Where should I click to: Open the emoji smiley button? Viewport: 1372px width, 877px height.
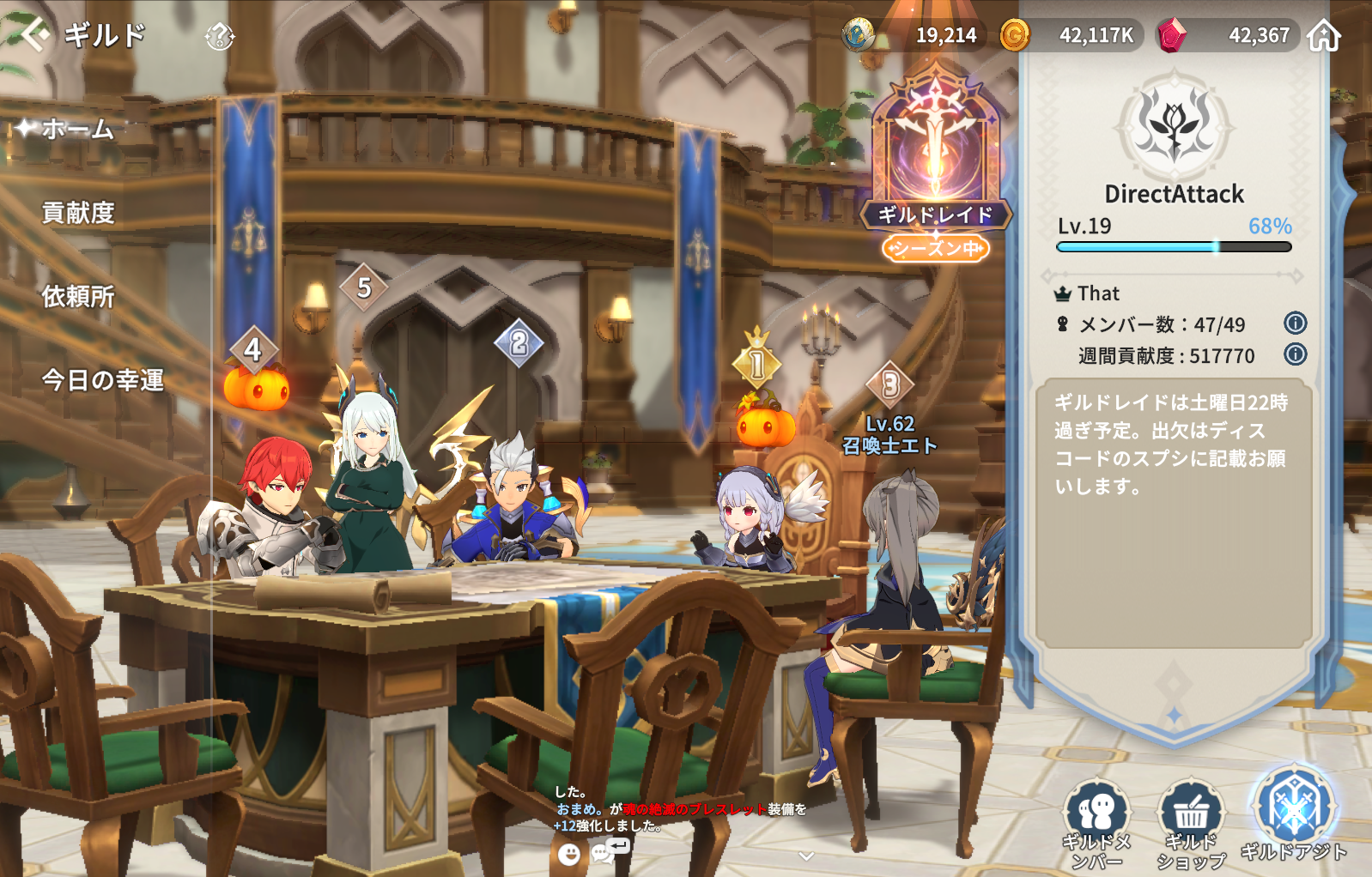(x=568, y=854)
